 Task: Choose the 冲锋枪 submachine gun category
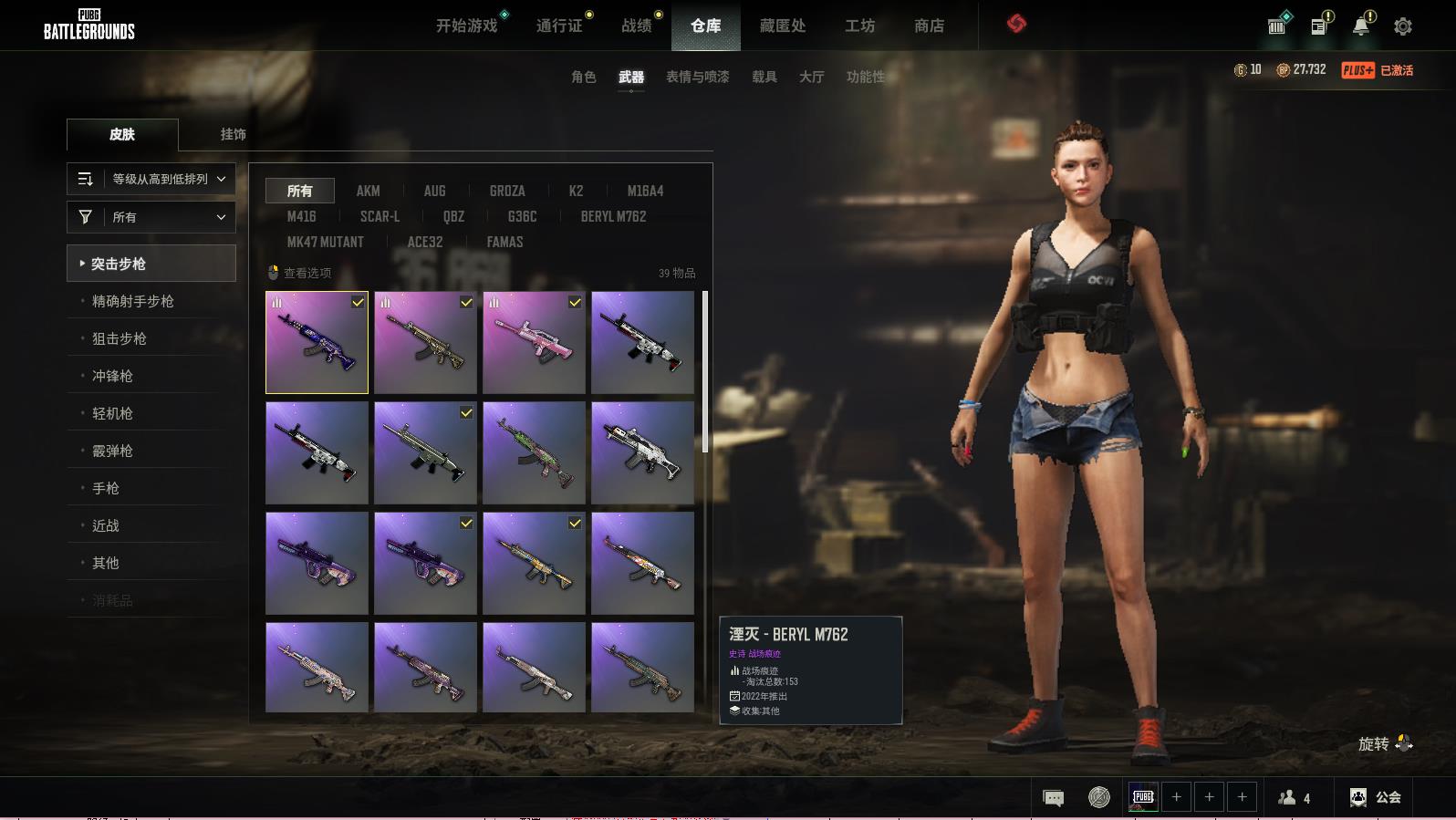click(112, 376)
